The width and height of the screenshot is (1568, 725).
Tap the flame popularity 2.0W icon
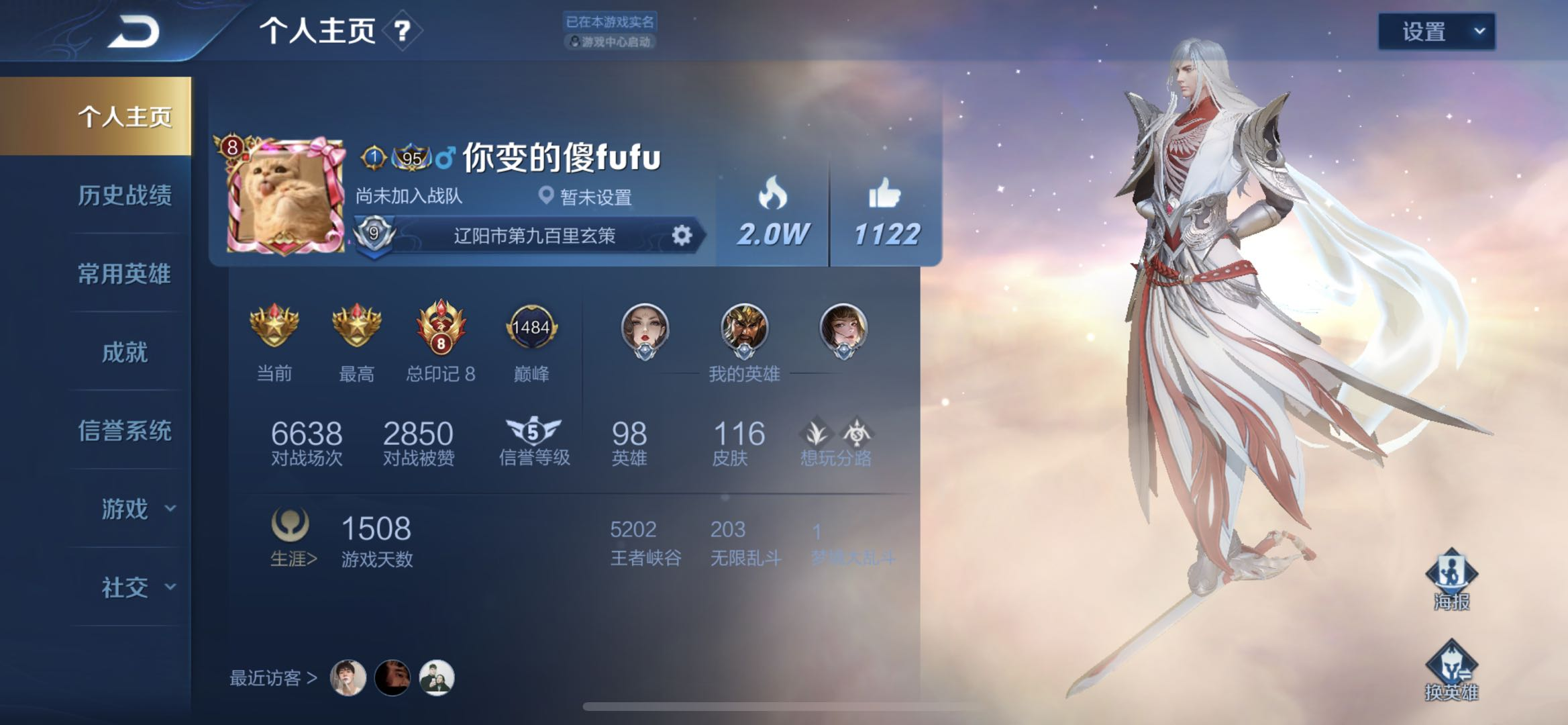coord(772,211)
